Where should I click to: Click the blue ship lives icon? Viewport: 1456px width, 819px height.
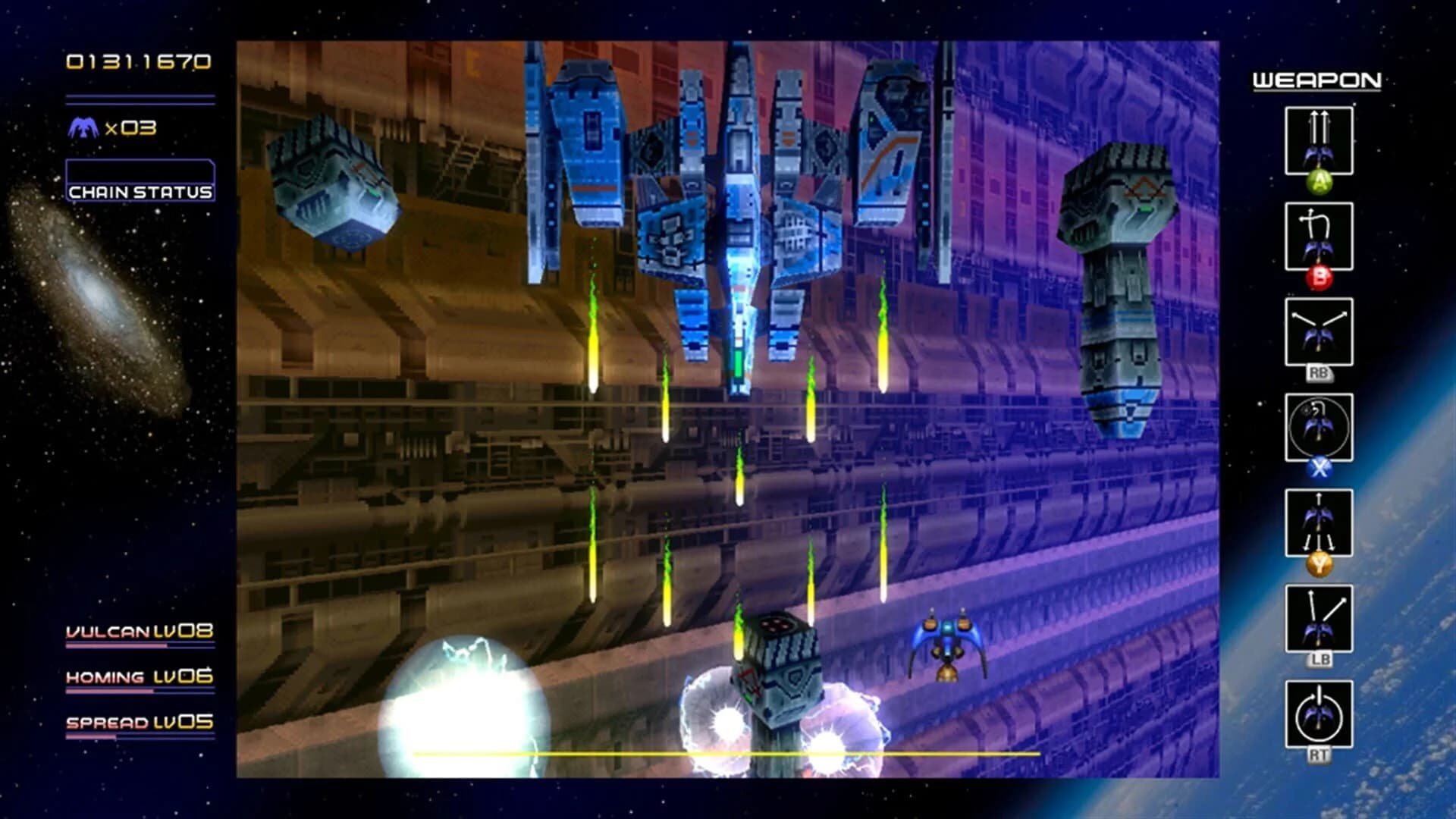click(85, 129)
